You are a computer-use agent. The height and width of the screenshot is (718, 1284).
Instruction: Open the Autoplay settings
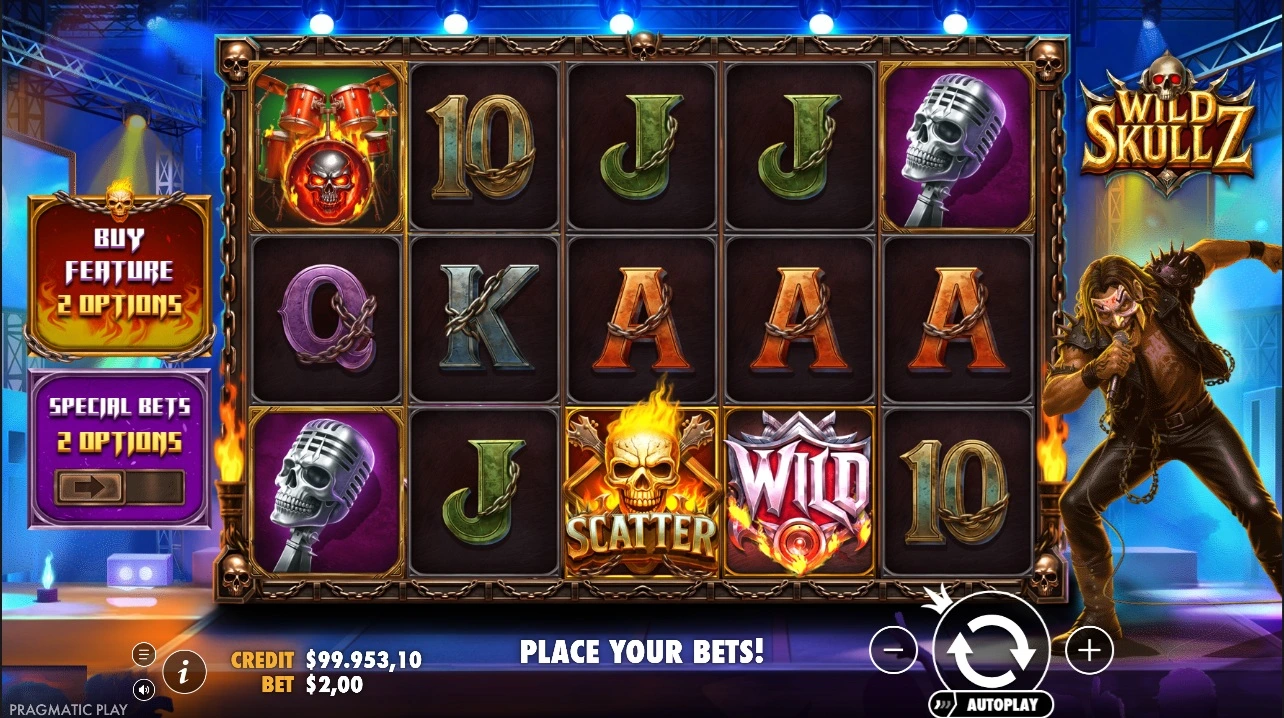click(991, 705)
